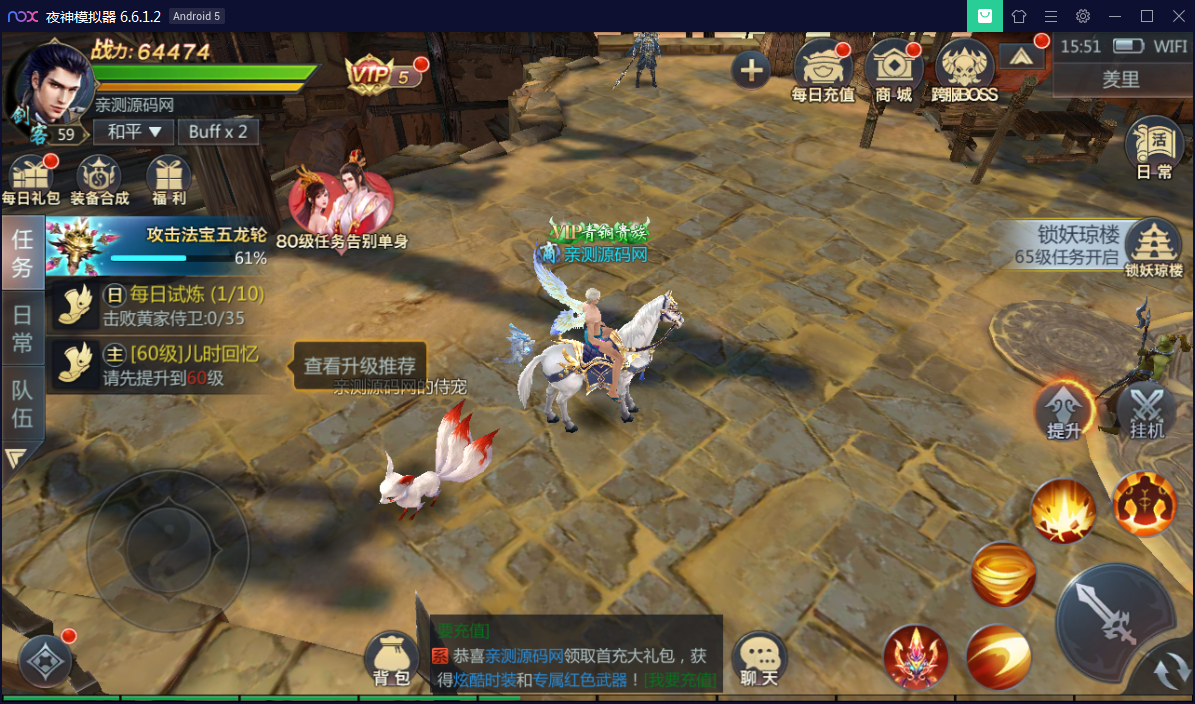
Task: Tap the 提升 upgrade button
Action: (1064, 410)
